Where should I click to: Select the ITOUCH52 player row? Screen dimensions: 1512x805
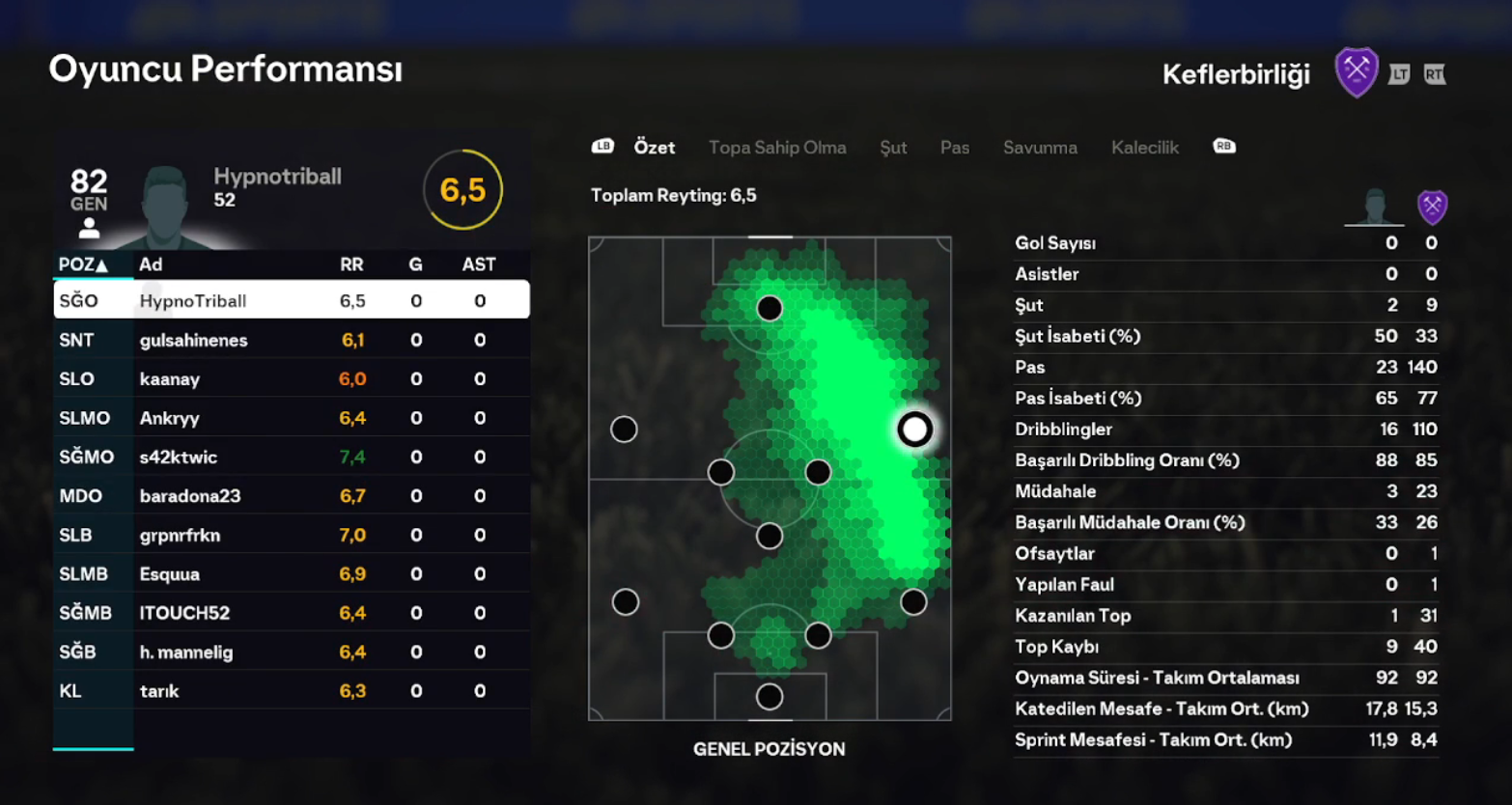click(291, 613)
